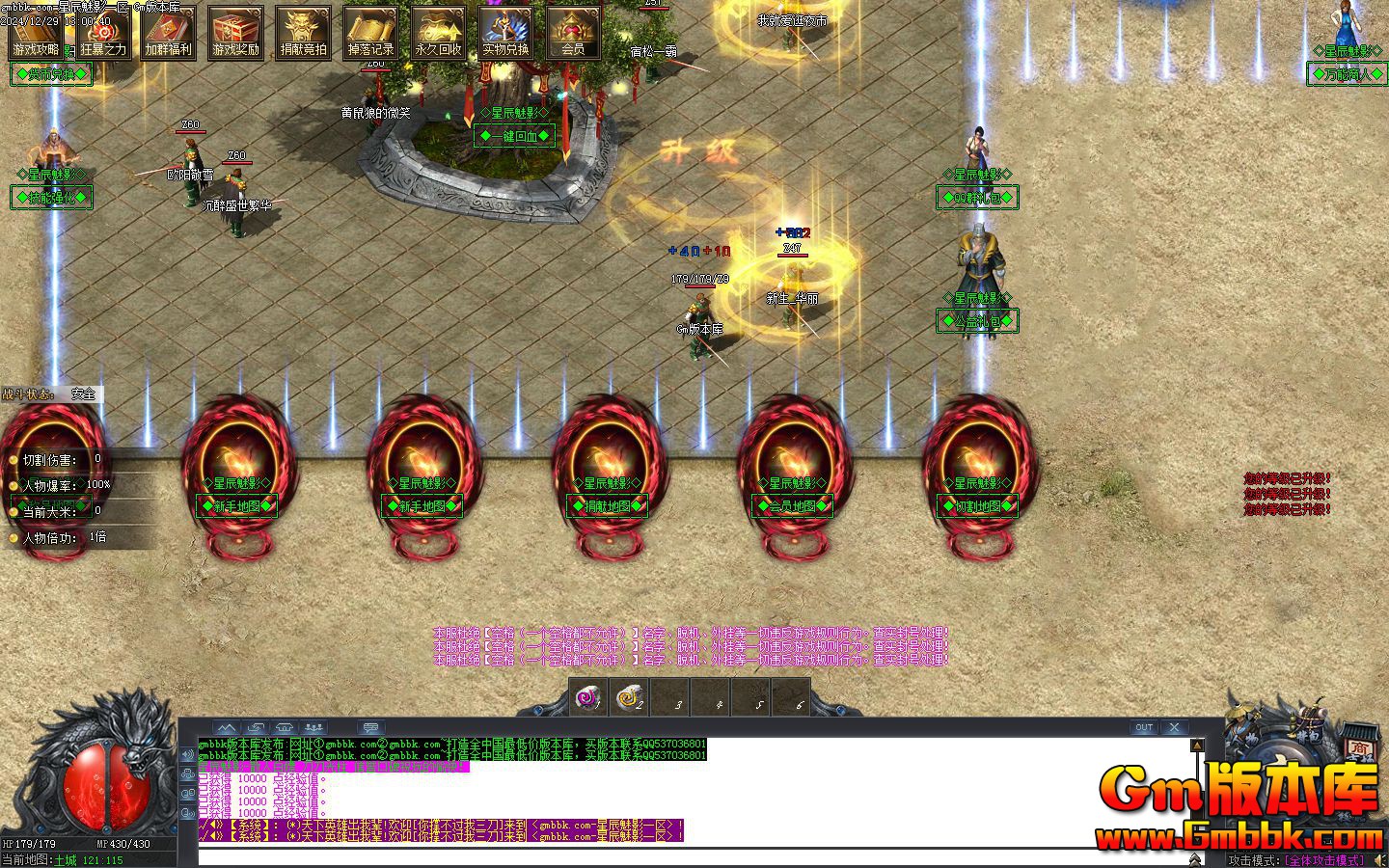The width and height of the screenshot is (1389, 868).
Task: Open the 实物兑换 physical exchange menu
Action: tap(506, 33)
